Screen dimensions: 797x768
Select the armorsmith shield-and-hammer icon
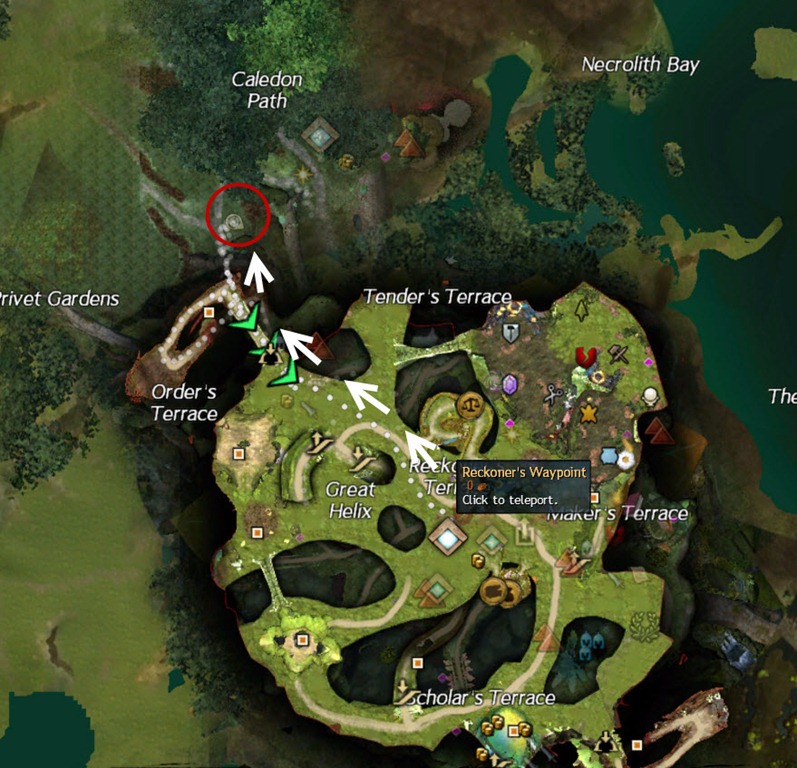[x=511, y=335]
